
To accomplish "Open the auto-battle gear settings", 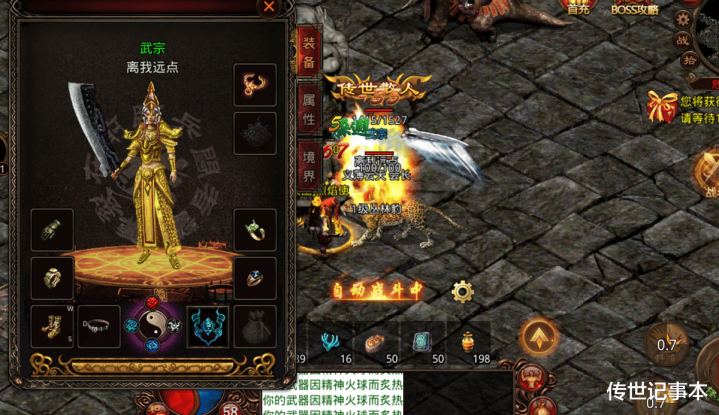I will coord(462,291).
